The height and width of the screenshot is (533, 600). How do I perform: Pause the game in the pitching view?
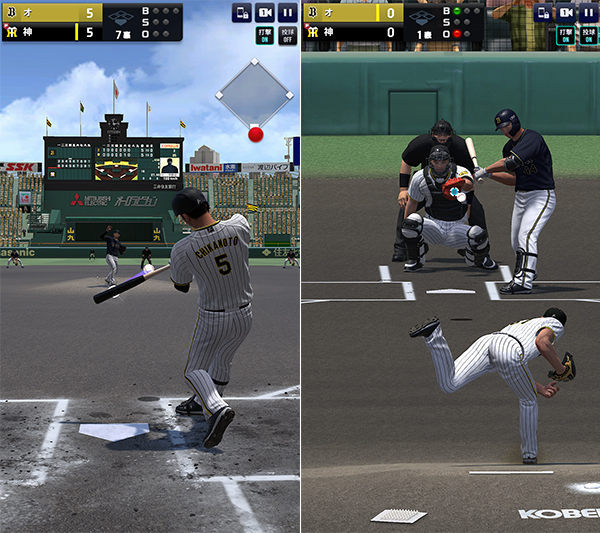click(589, 13)
